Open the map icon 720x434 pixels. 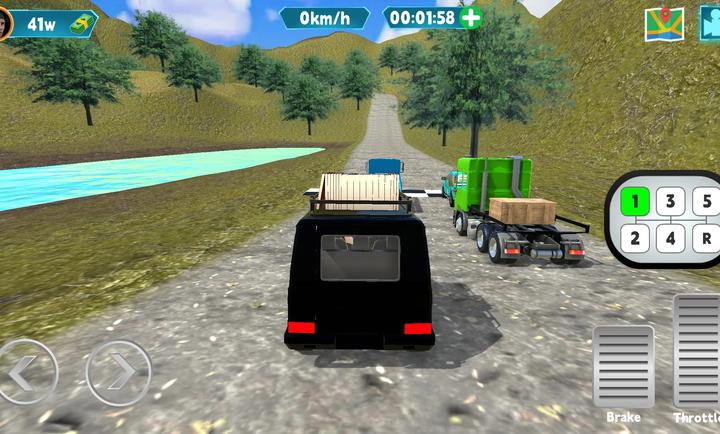663,24
